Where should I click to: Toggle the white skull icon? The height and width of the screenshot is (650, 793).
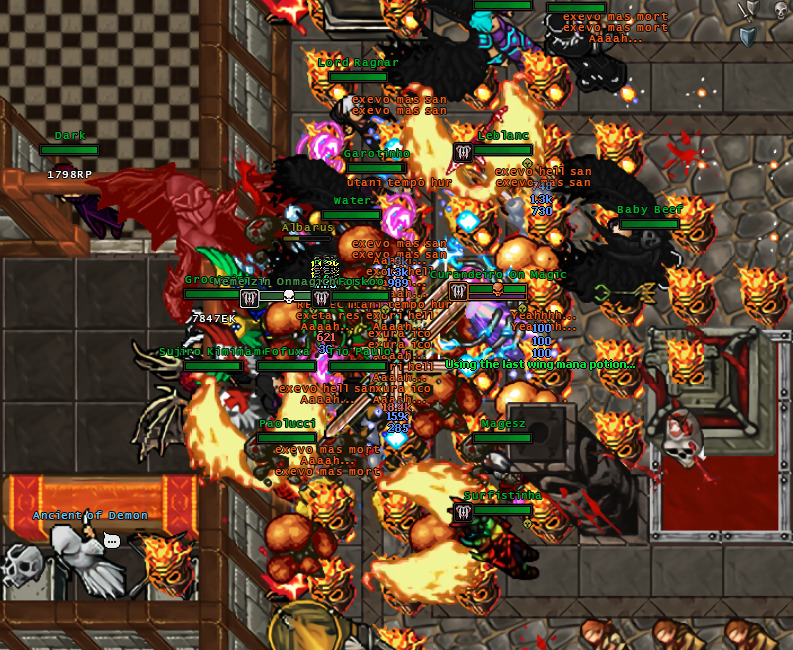click(781, 10)
